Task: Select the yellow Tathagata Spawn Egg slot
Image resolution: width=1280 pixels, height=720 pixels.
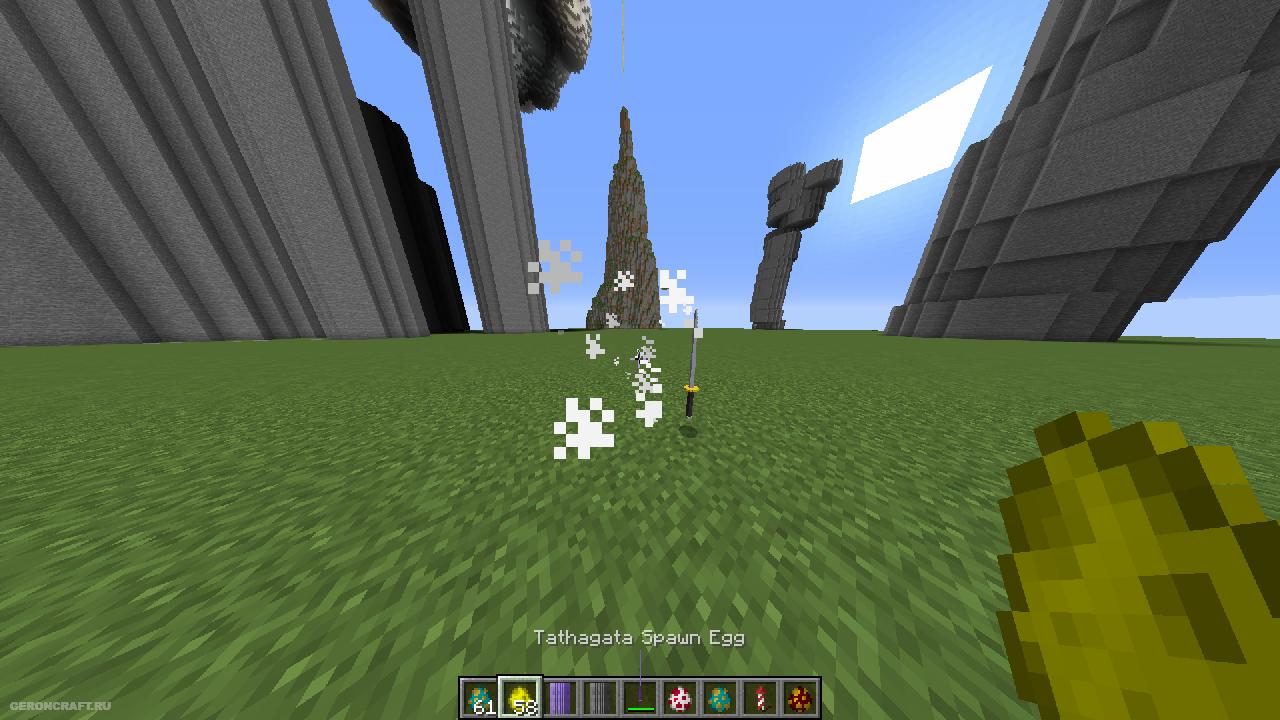Action: tap(520, 697)
